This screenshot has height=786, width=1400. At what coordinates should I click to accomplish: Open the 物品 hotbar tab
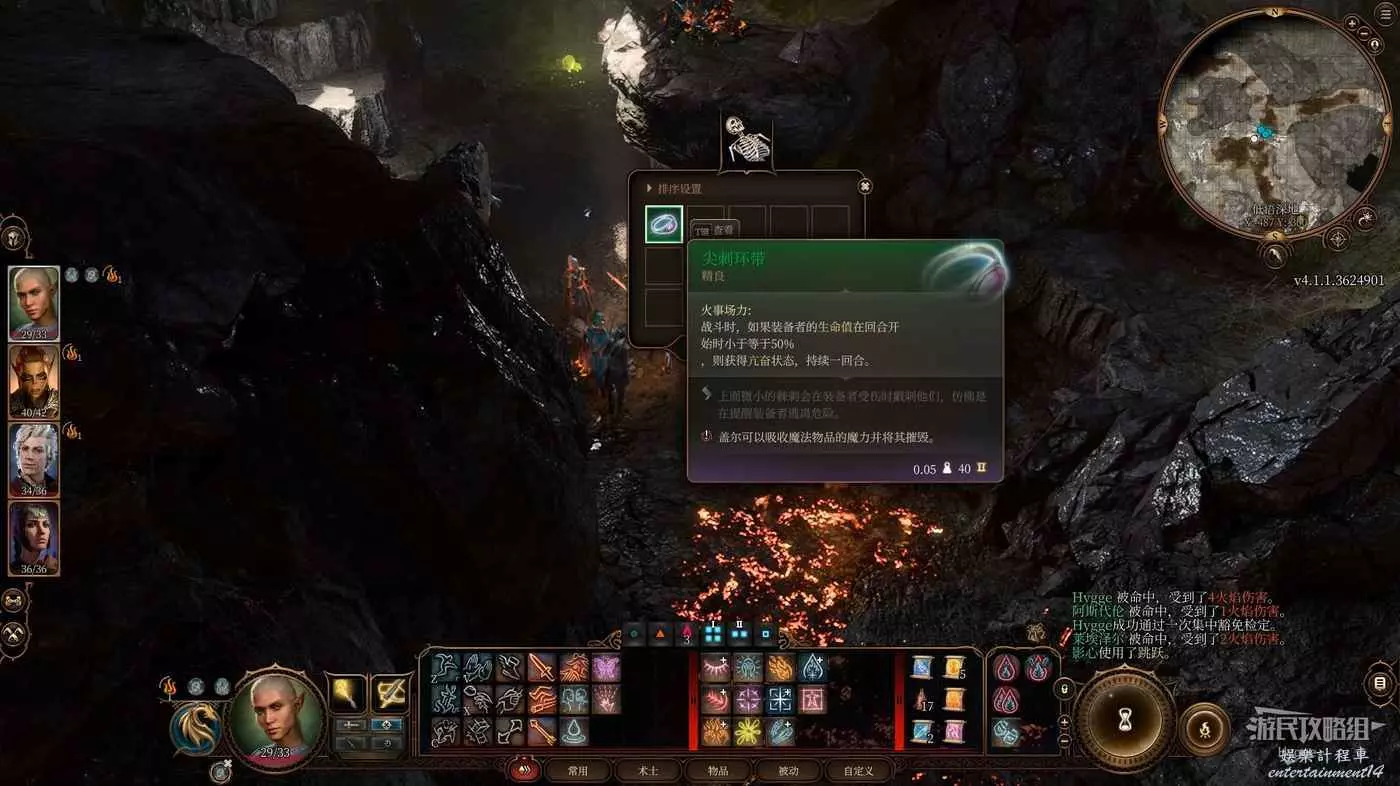click(718, 771)
